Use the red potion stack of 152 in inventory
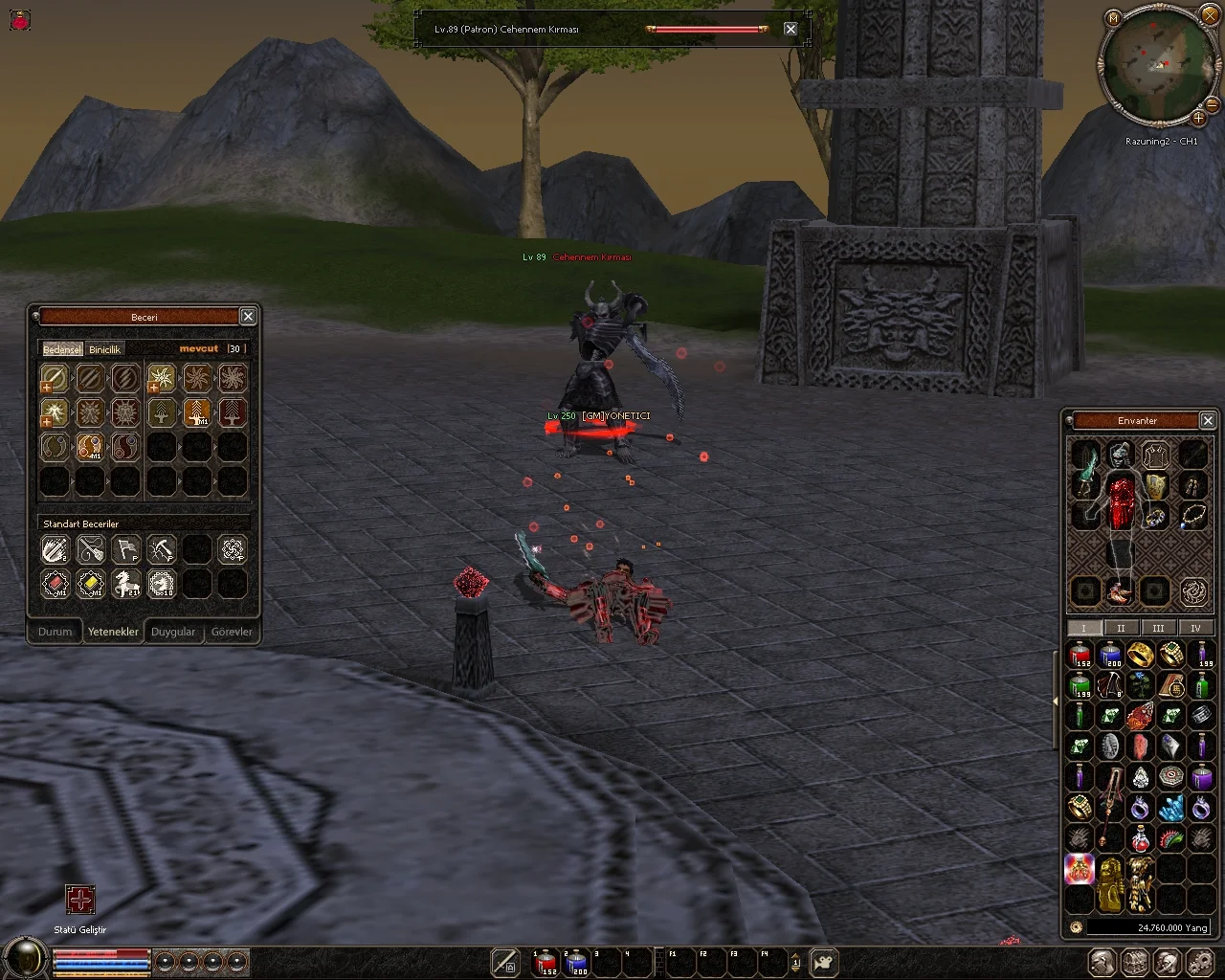The image size is (1225, 980). [x=1080, y=655]
